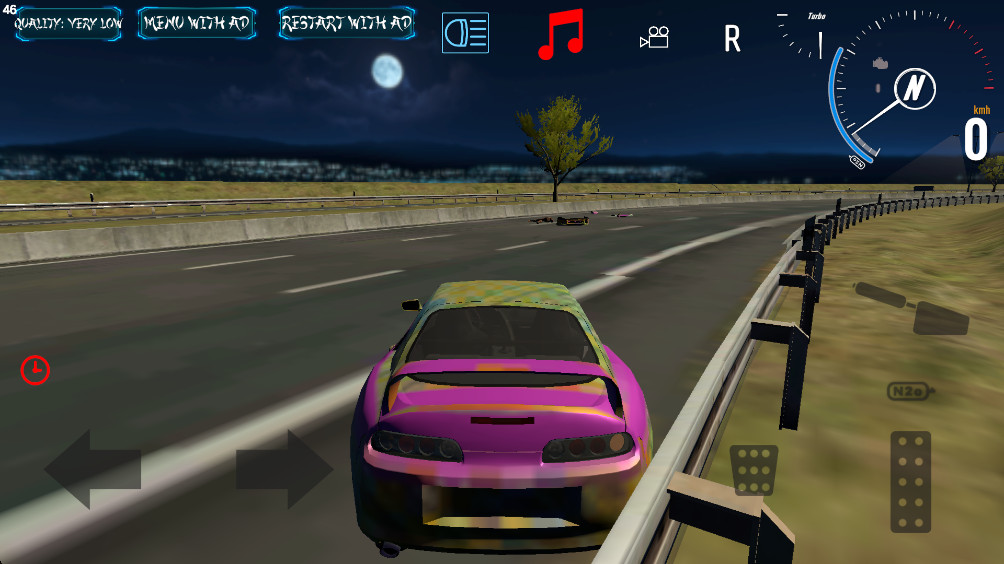Select the R reverse gear button
Screen dimensions: 1004x564
pos(733,39)
